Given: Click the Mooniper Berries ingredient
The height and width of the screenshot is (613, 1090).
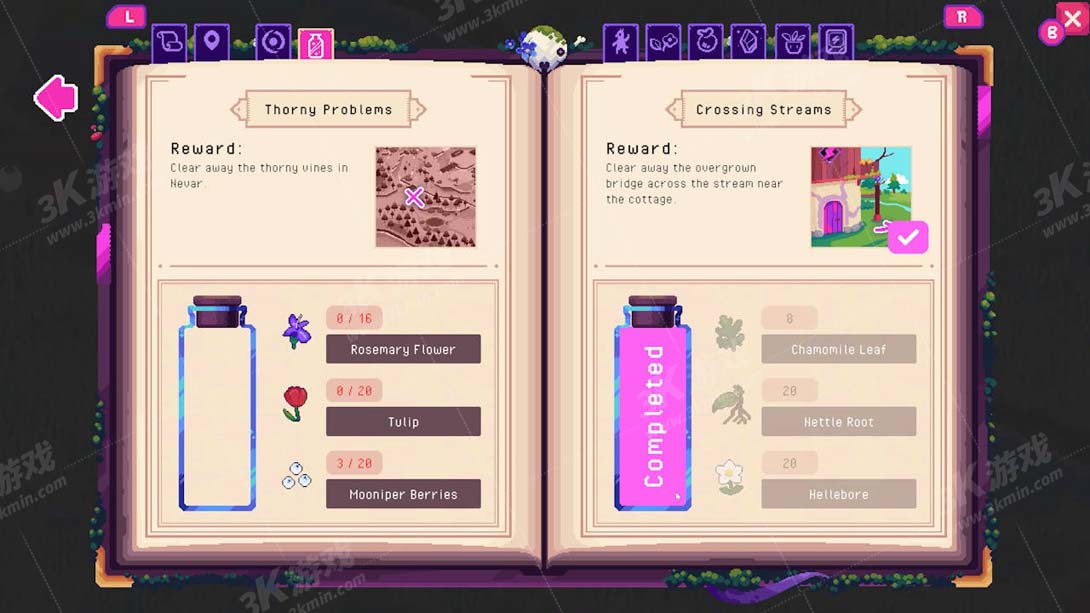Looking at the screenshot, I should (x=403, y=494).
